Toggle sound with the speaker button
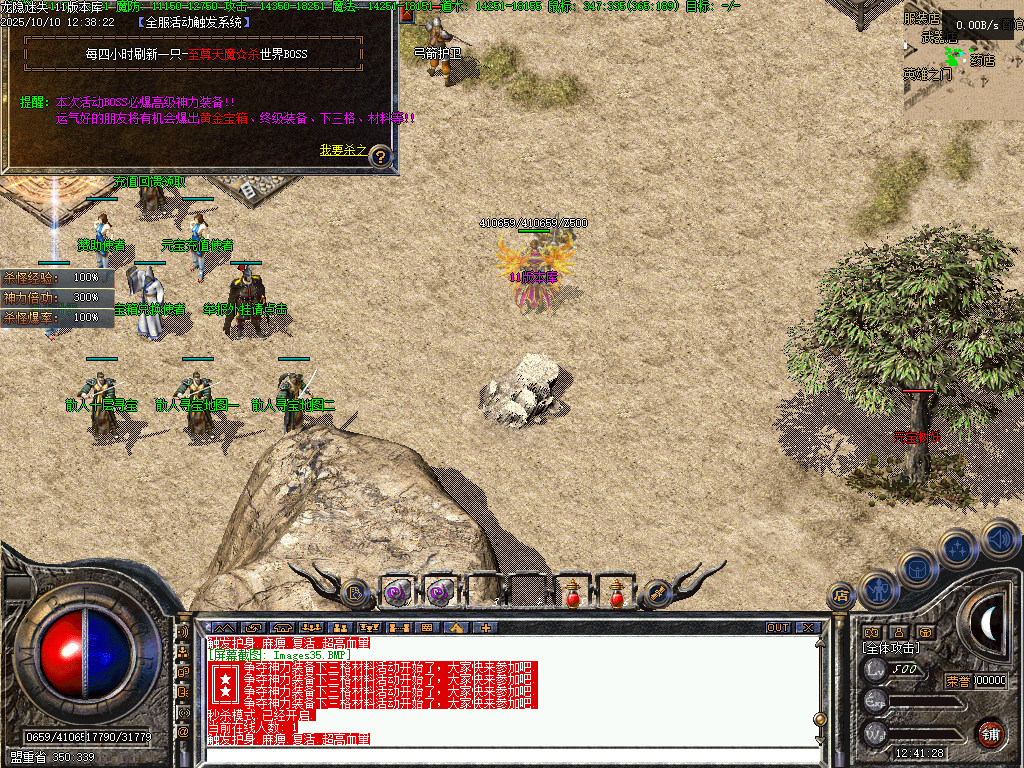1024x768 pixels. click(x=999, y=538)
